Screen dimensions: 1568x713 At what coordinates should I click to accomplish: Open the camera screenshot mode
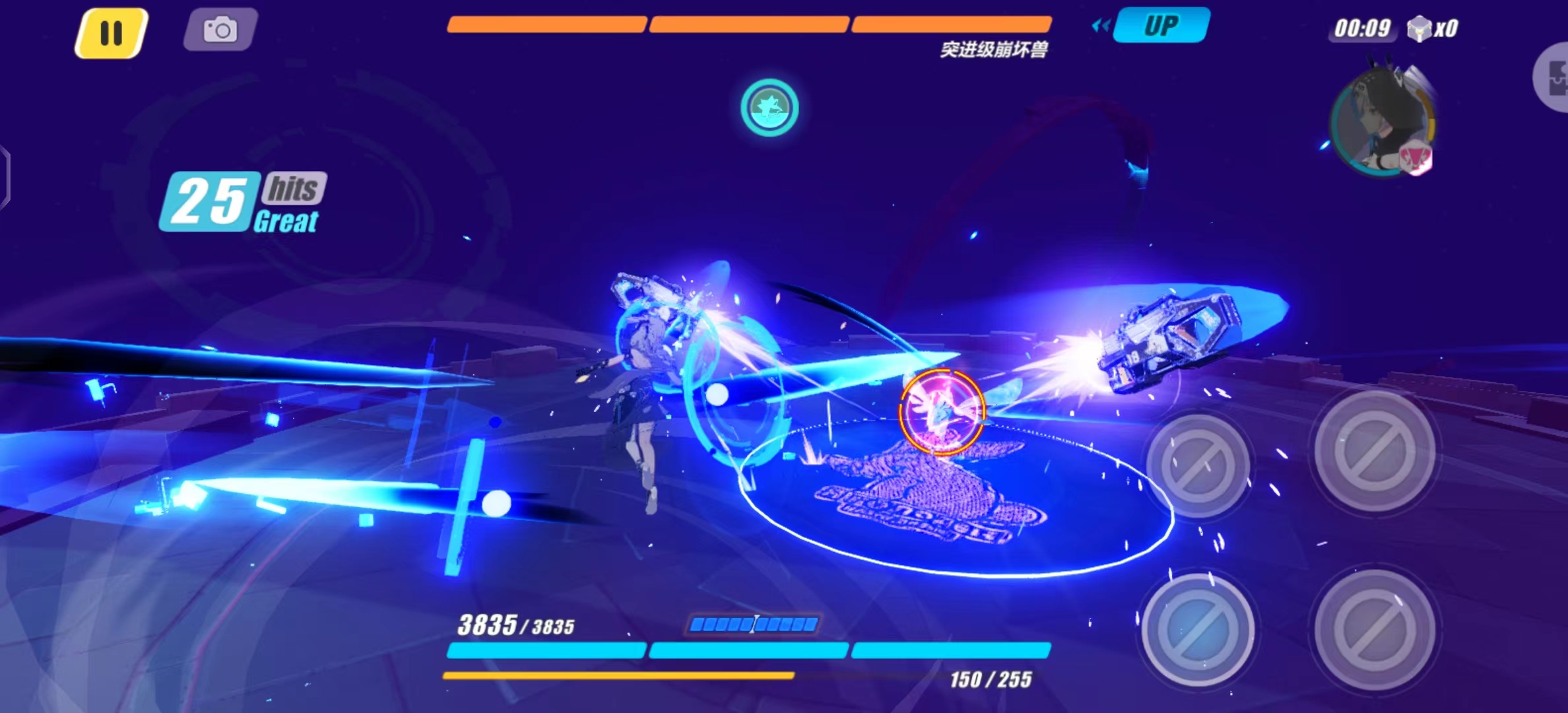point(220,30)
